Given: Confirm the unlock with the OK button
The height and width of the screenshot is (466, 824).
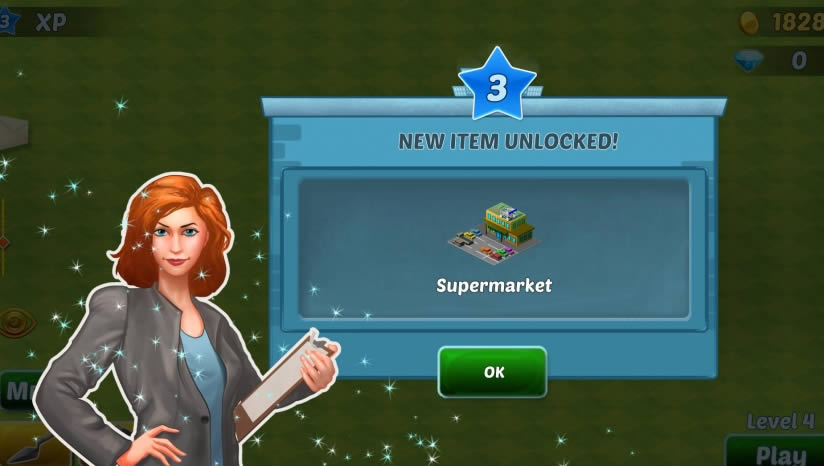Looking at the screenshot, I should click(493, 372).
